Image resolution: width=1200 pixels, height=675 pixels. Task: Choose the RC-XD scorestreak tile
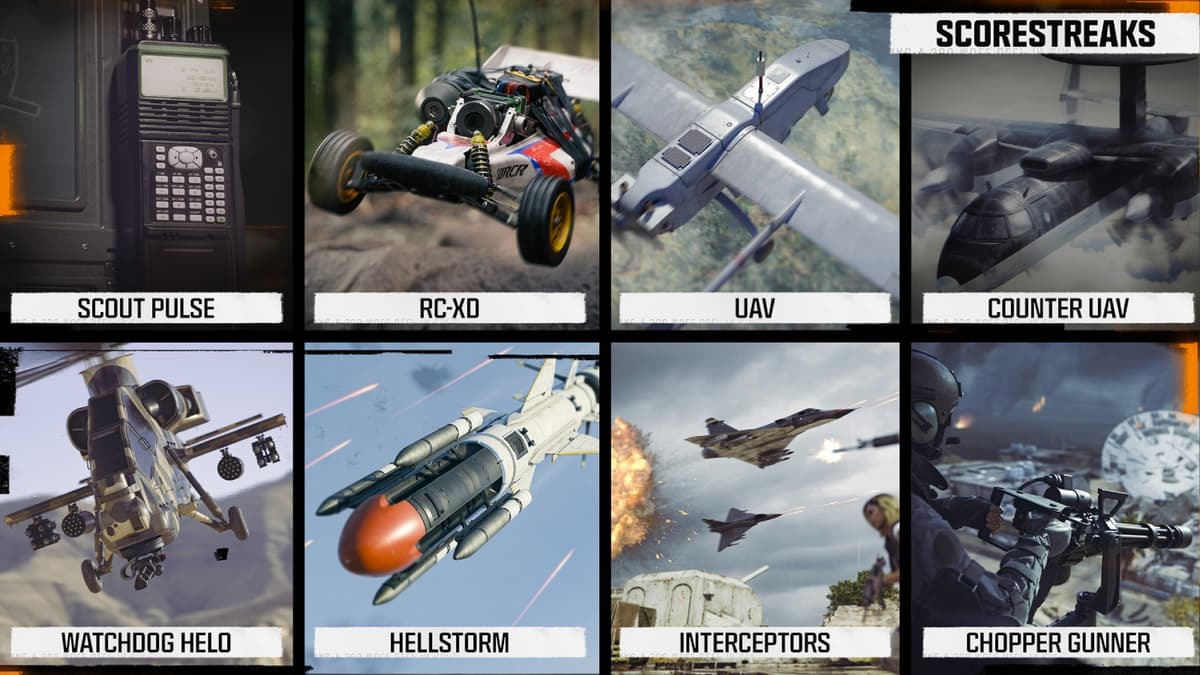(x=450, y=165)
